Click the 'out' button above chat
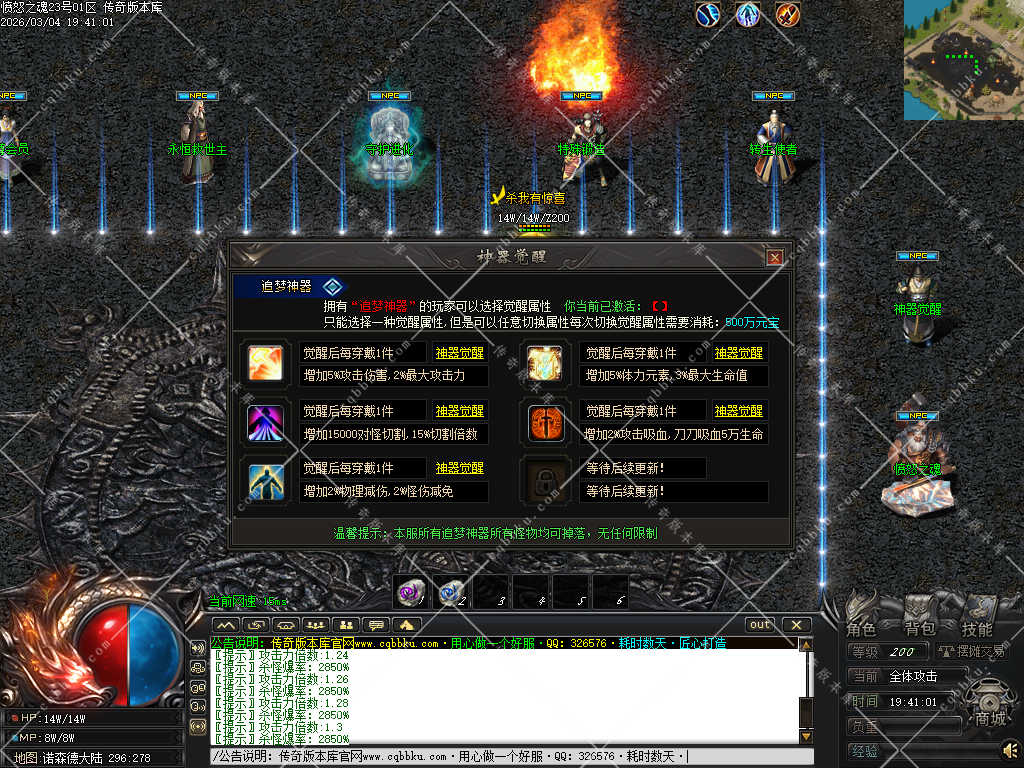1024x768 pixels. click(x=761, y=625)
